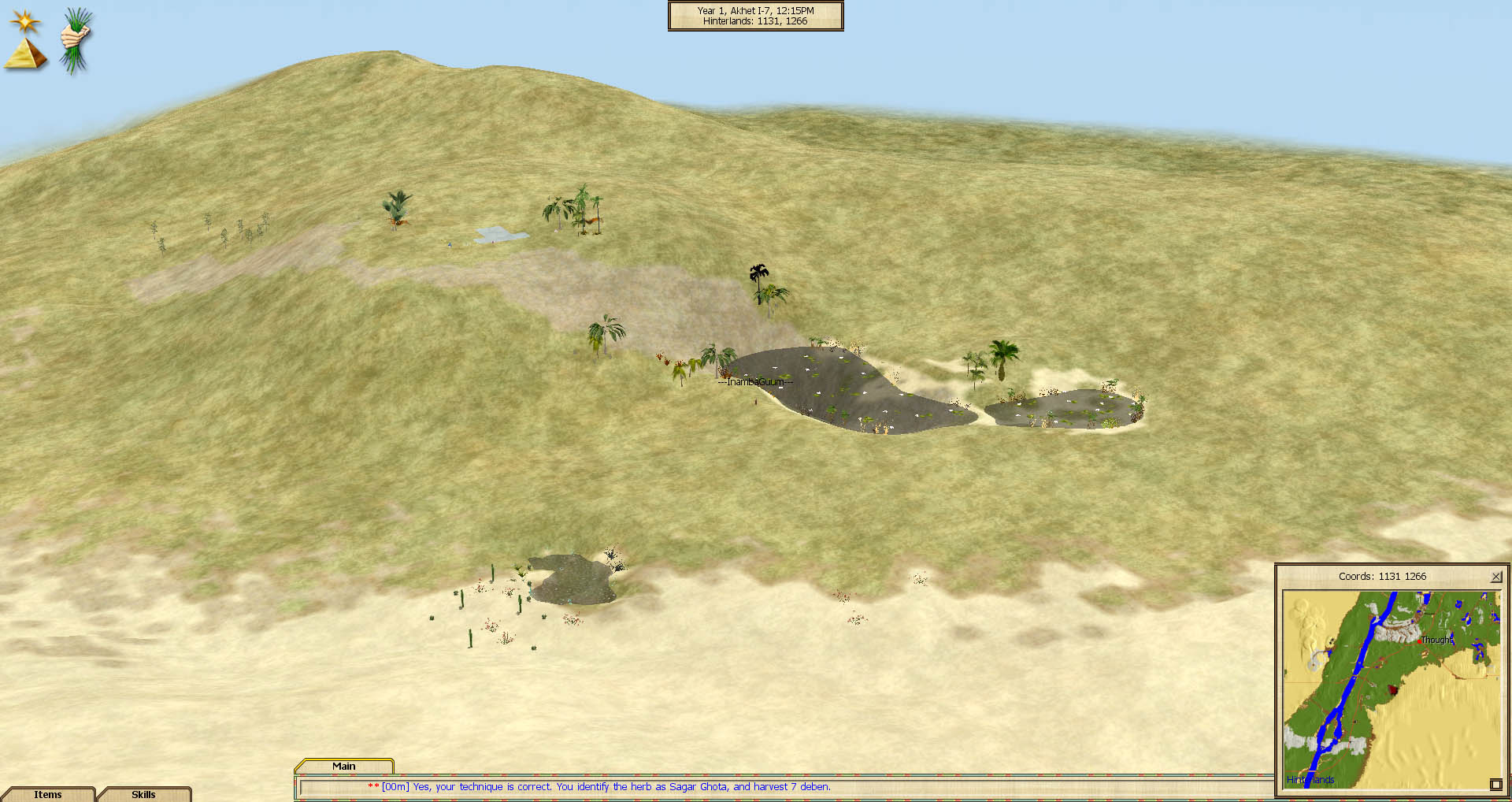The image size is (1512, 802).
Task: Switch to the Main chat tab
Action: pyautogui.click(x=343, y=766)
